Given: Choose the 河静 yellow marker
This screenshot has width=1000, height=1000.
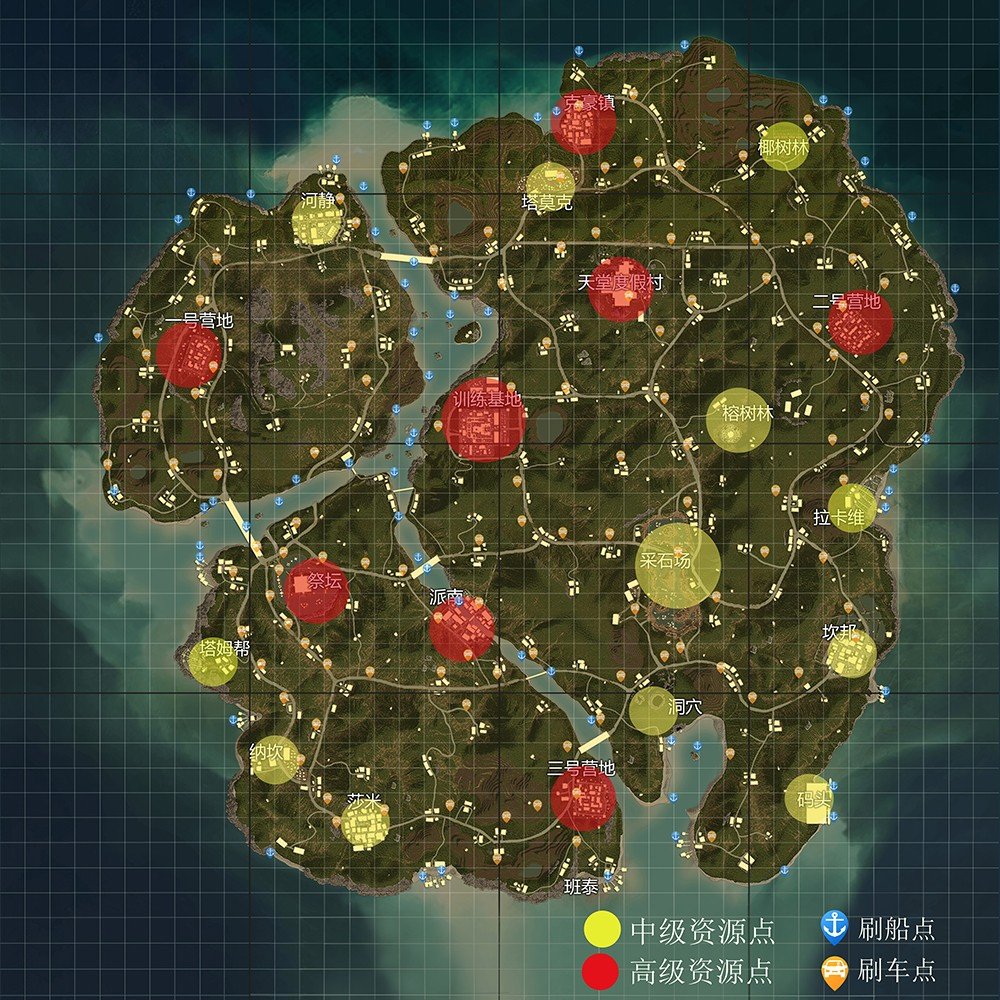Looking at the screenshot, I should pos(318,220).
